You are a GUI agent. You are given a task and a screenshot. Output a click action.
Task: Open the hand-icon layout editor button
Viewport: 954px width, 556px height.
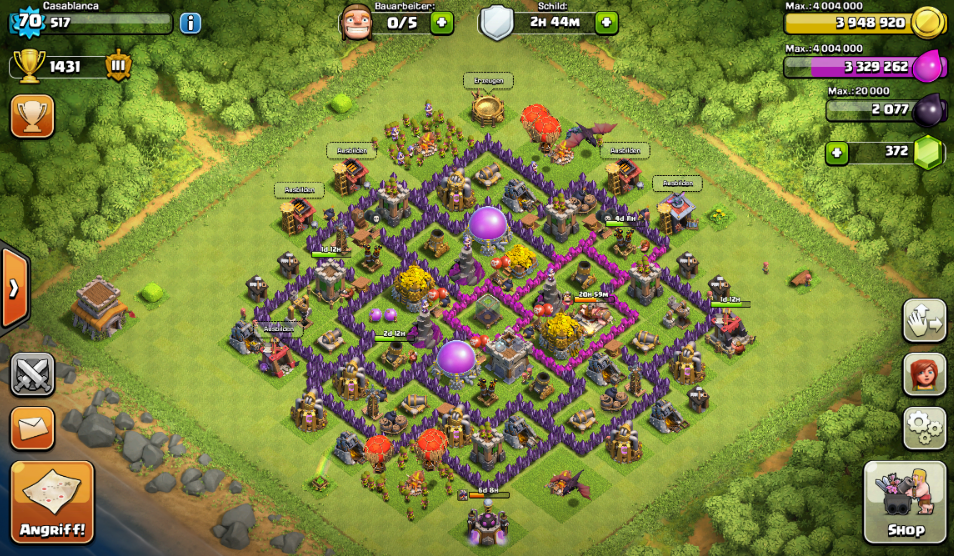pos(924,320)
